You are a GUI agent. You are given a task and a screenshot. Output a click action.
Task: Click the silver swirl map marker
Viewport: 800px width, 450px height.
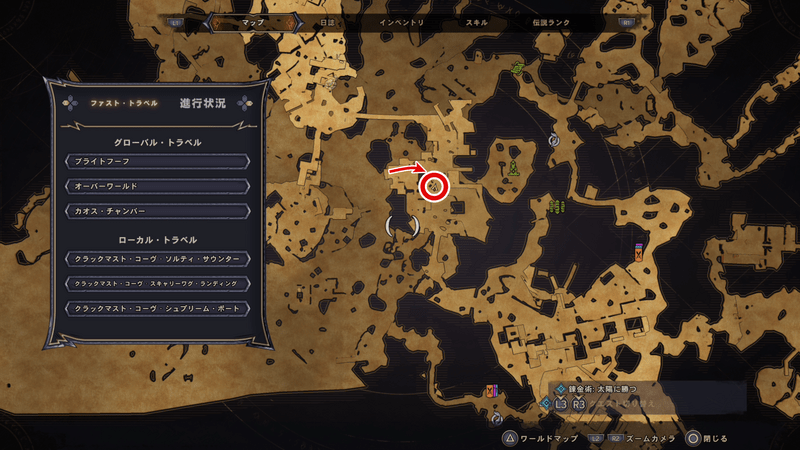point(553,141)
